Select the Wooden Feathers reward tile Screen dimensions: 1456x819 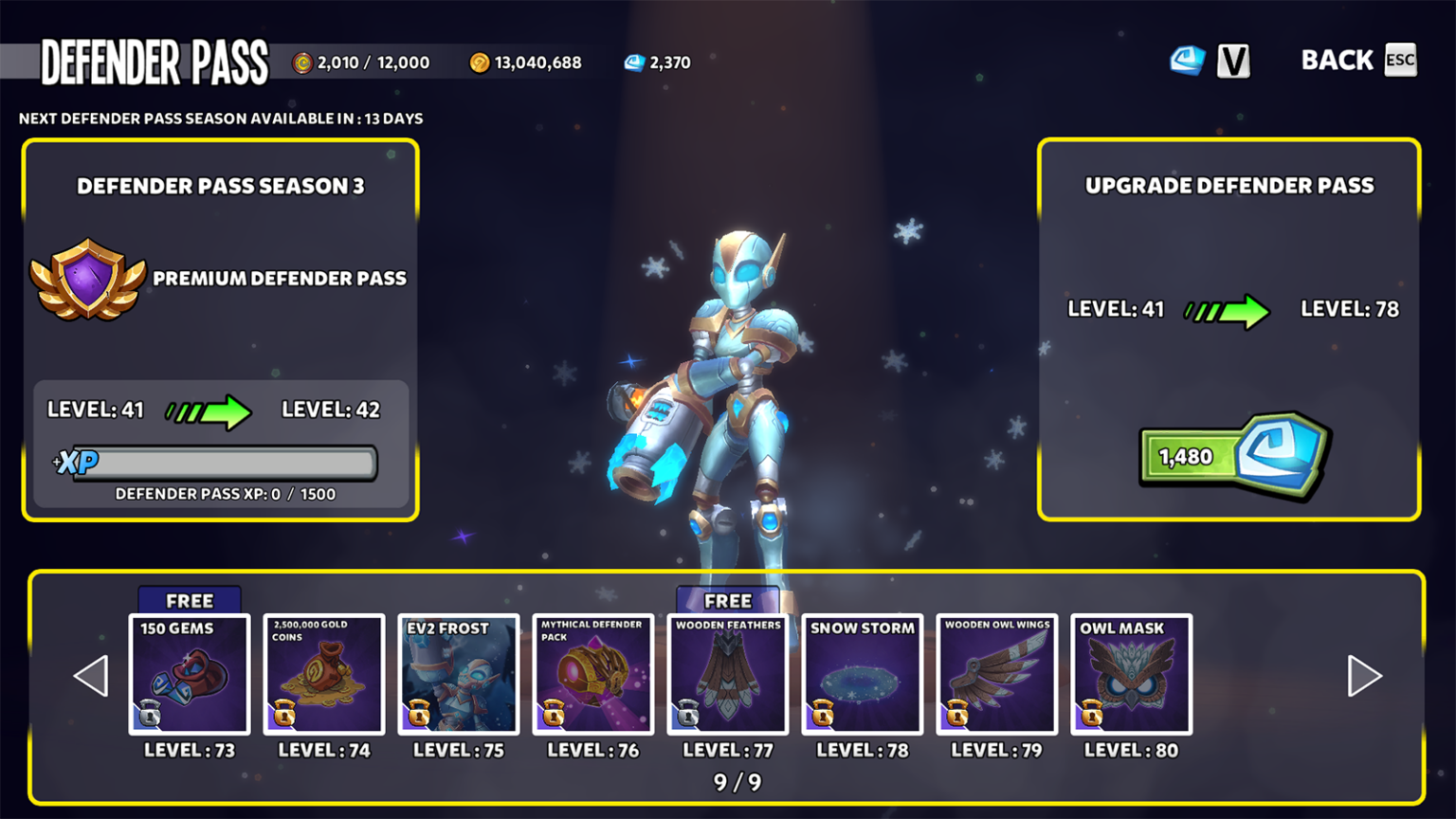pos(728,674)
